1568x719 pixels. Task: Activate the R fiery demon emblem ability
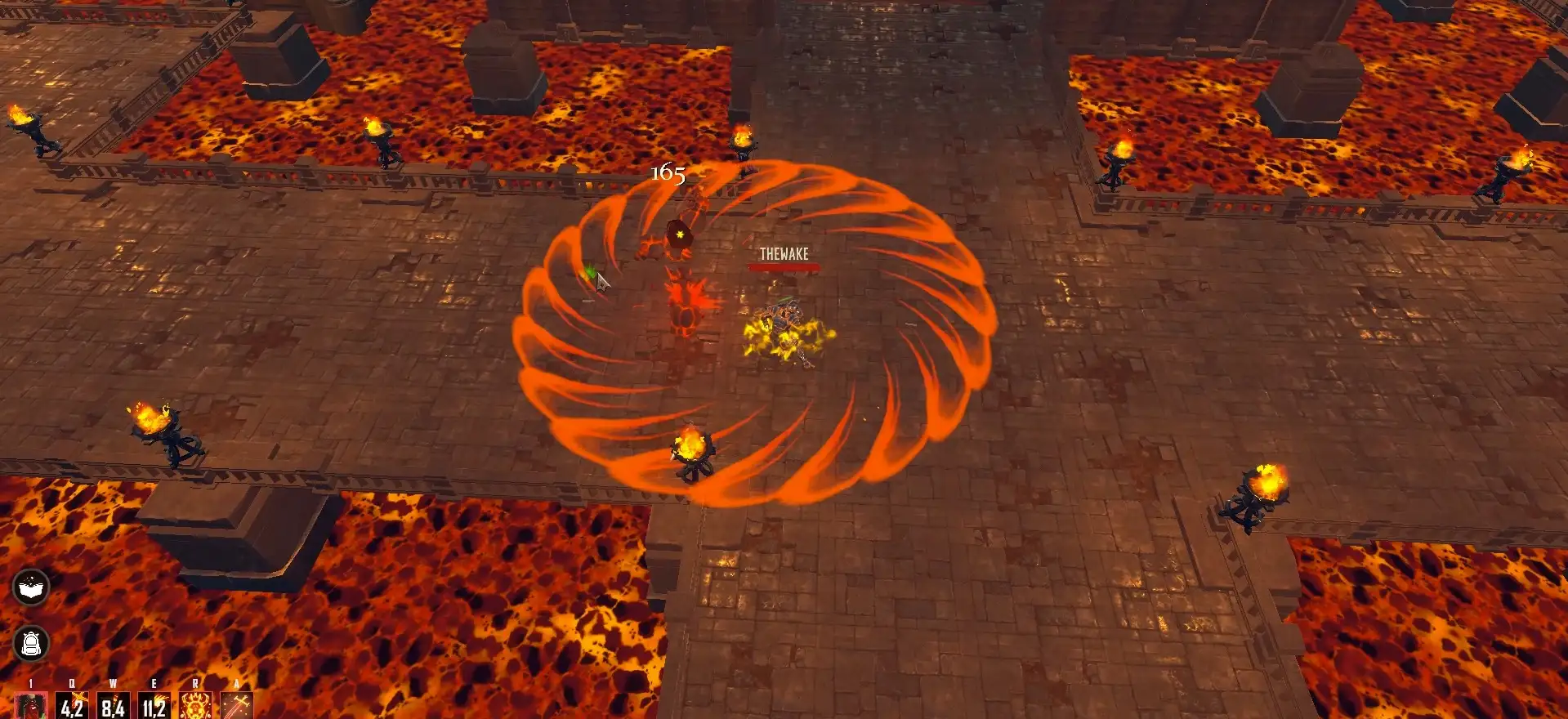[195, 706]
